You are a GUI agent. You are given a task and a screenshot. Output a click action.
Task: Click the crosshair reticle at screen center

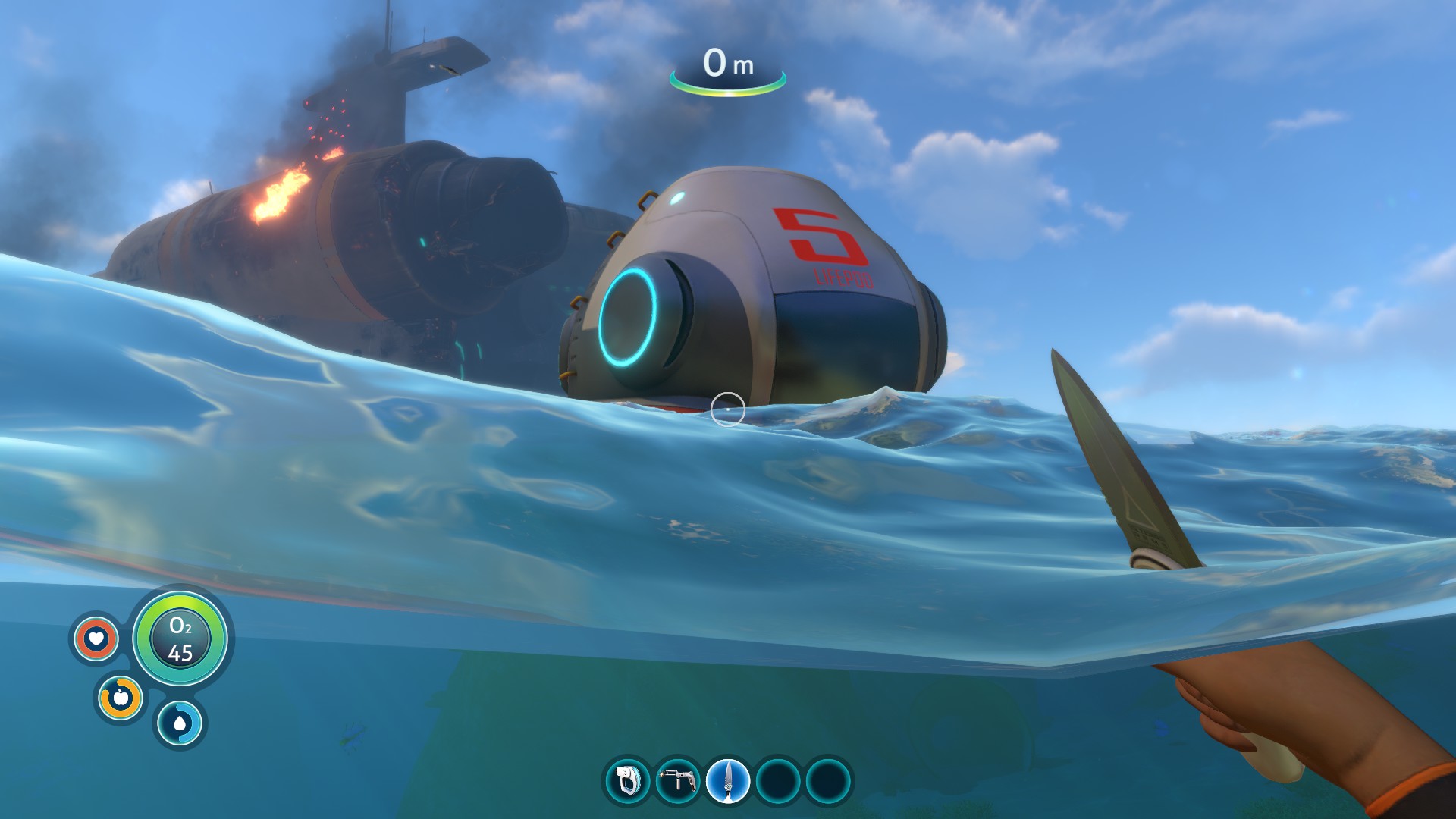[x=728, y=407]
